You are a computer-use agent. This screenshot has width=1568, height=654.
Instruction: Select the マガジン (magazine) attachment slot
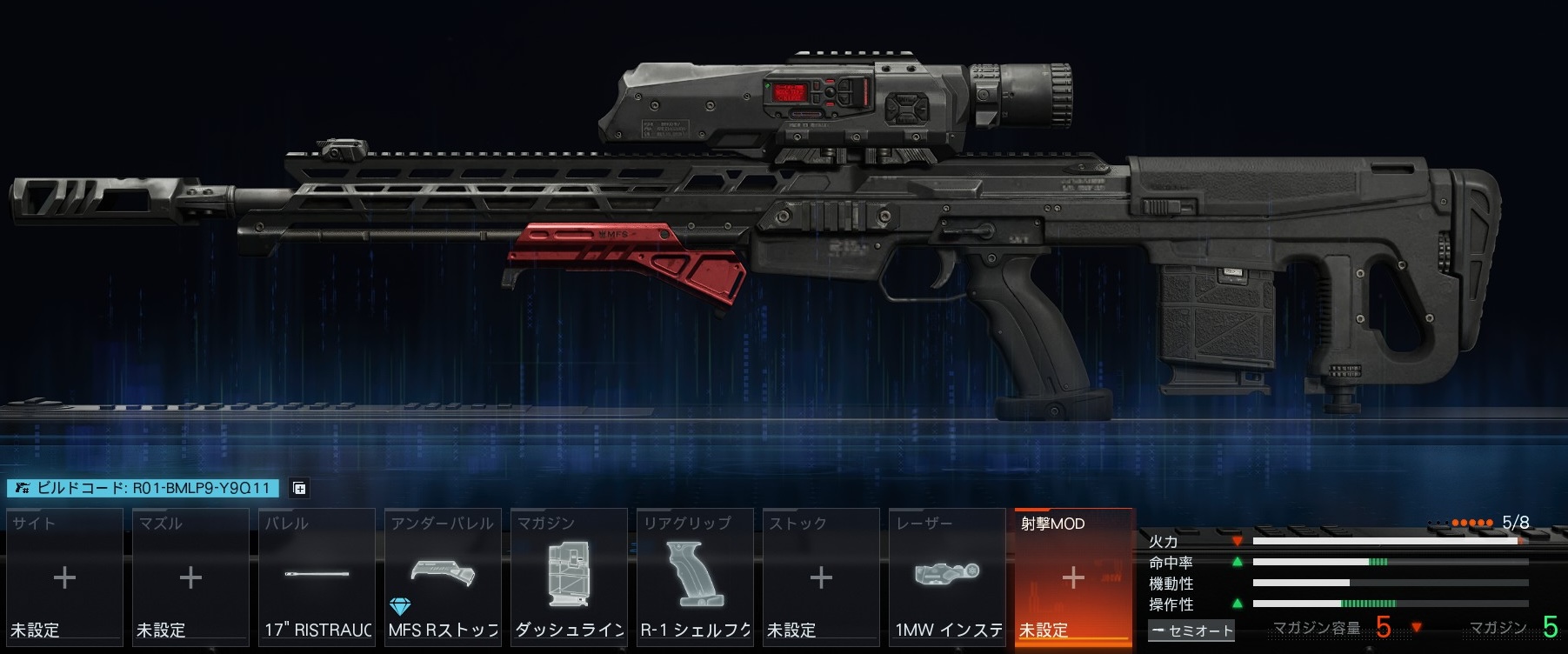point(569,577)
